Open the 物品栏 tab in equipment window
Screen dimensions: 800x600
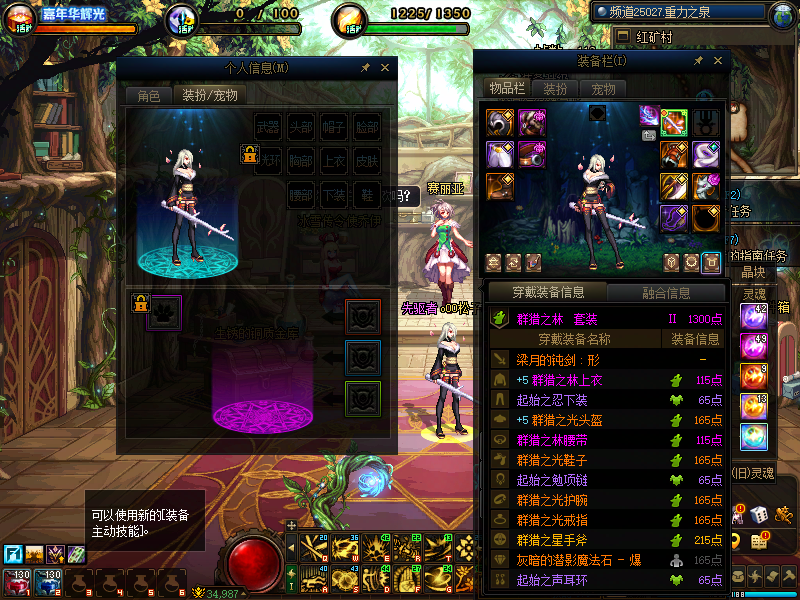point(506,89)
